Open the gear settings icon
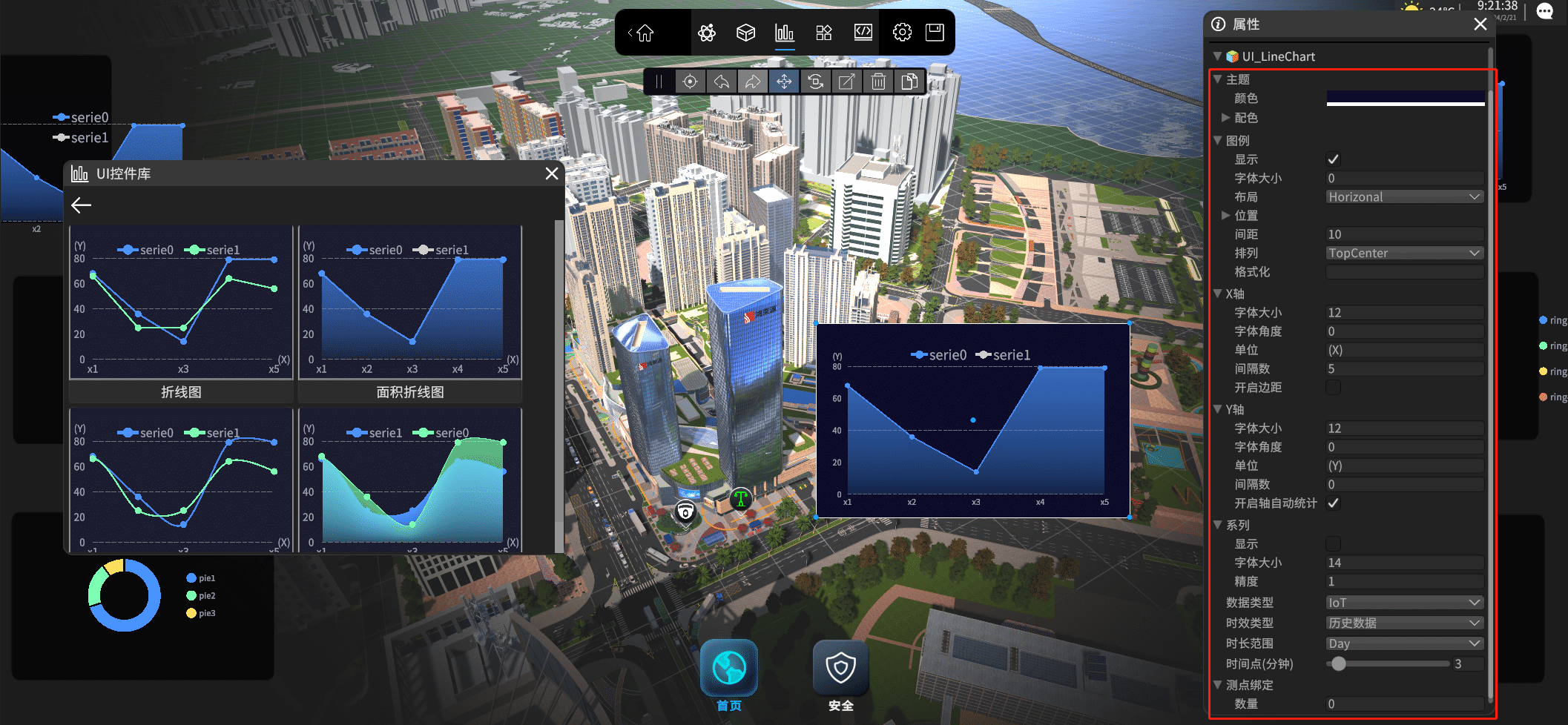 [x=902, y=33]
